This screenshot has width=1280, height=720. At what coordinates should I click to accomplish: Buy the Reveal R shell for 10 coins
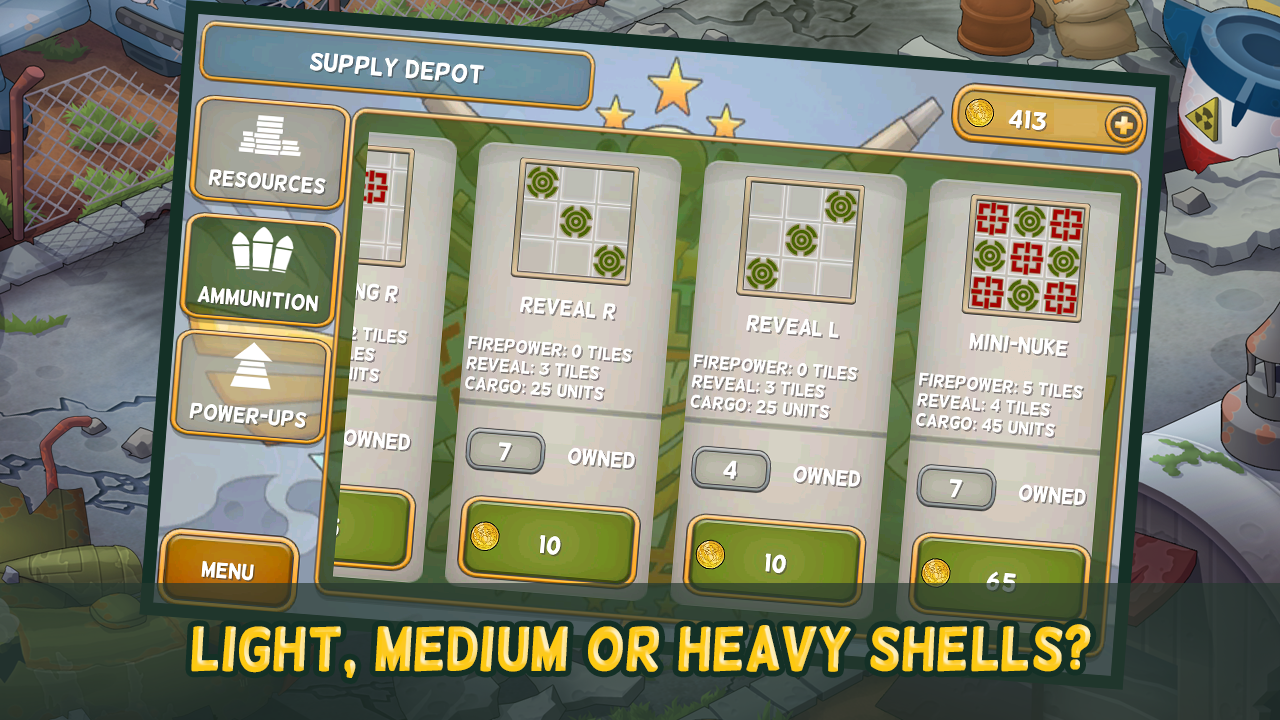pyautogui.click(x=548, y=540)
